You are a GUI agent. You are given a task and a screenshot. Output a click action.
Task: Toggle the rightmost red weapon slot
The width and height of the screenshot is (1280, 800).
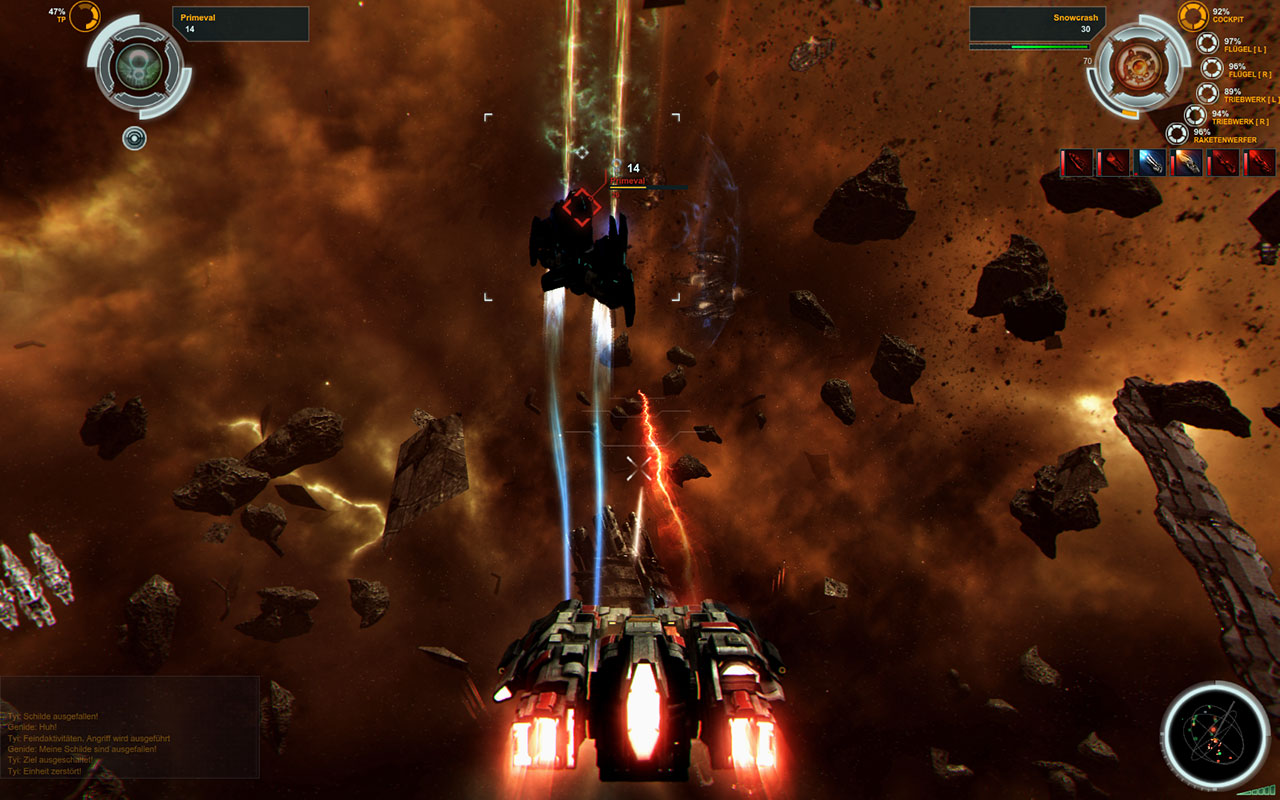coord(1257,161)
